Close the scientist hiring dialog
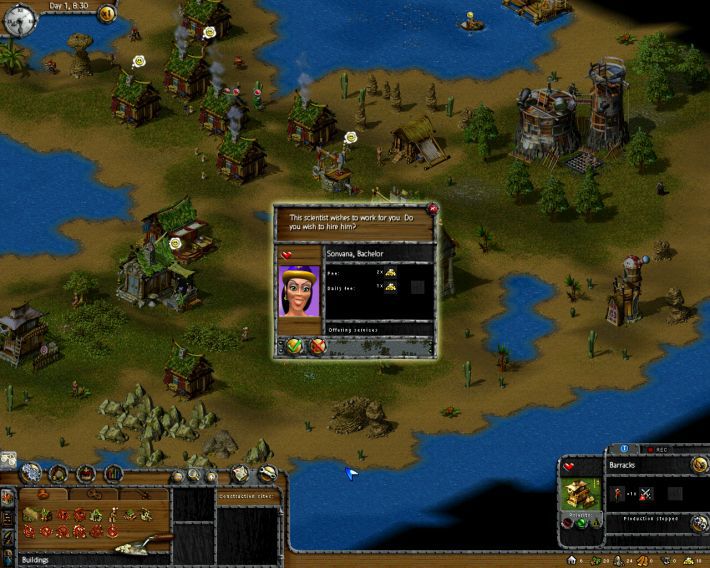Screen dimensions: 710x568 432,209
